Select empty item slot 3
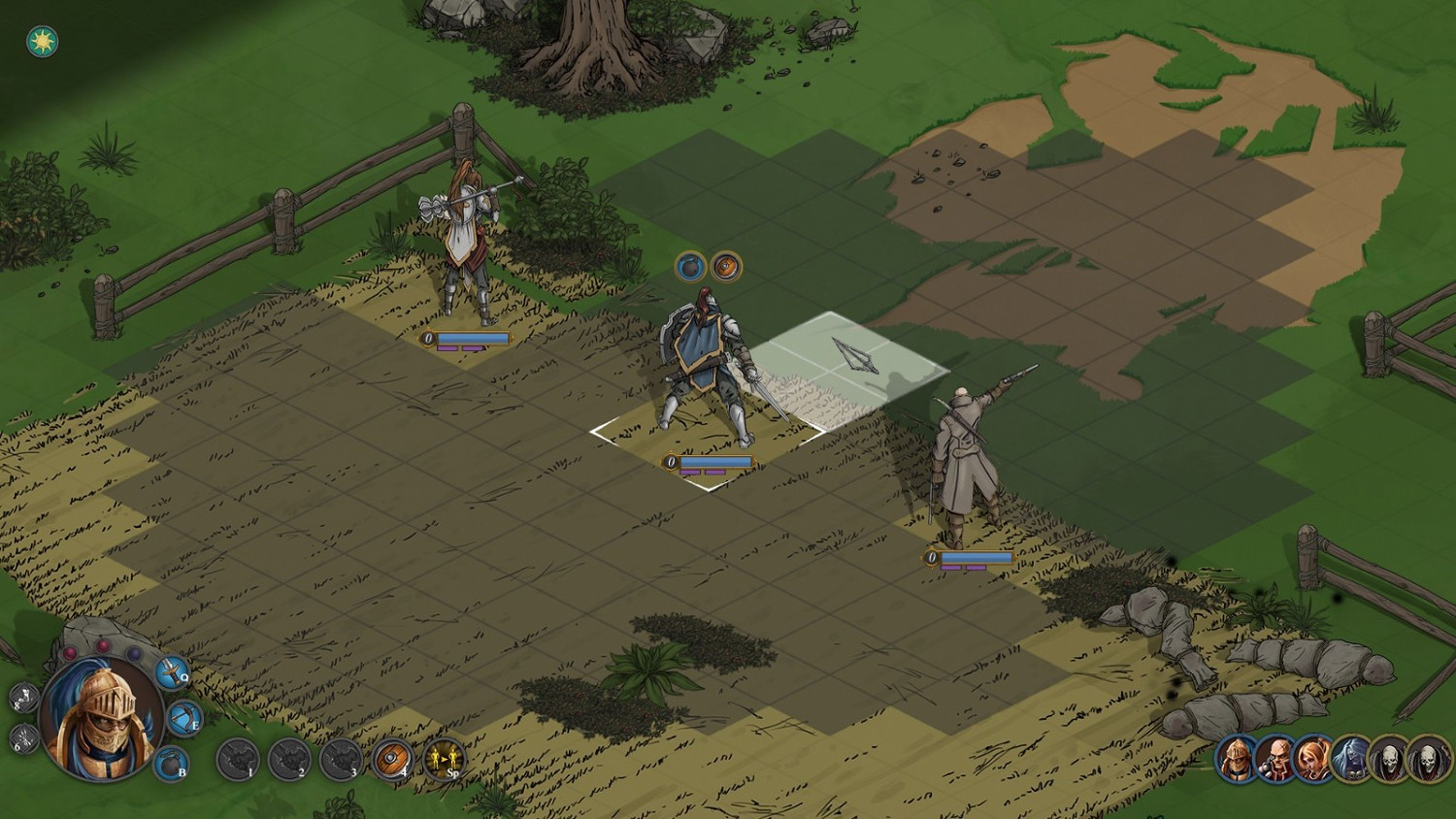 343,760
